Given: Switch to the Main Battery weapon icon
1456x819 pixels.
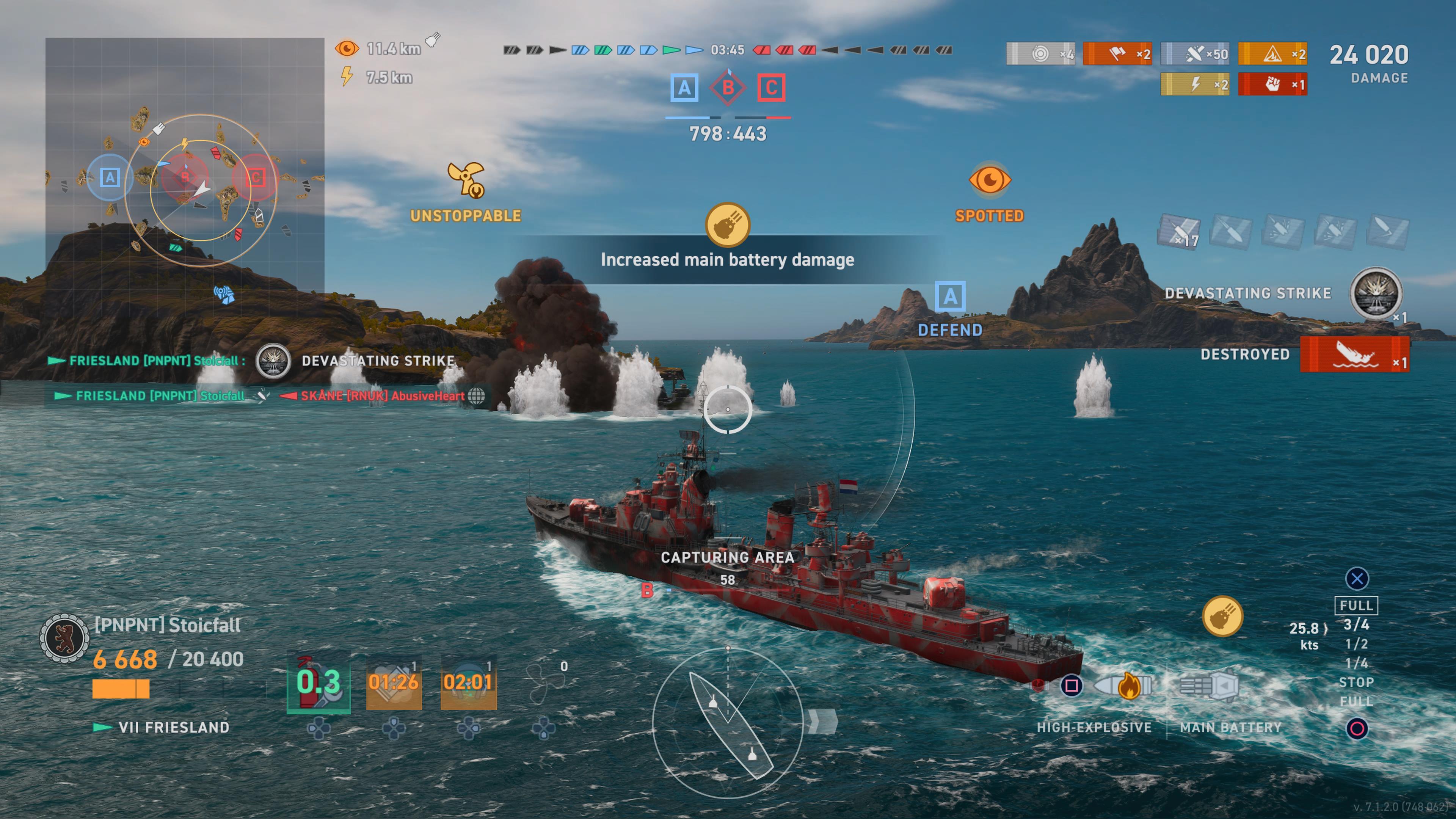Looking at the screenshot, I should 1210,686.
